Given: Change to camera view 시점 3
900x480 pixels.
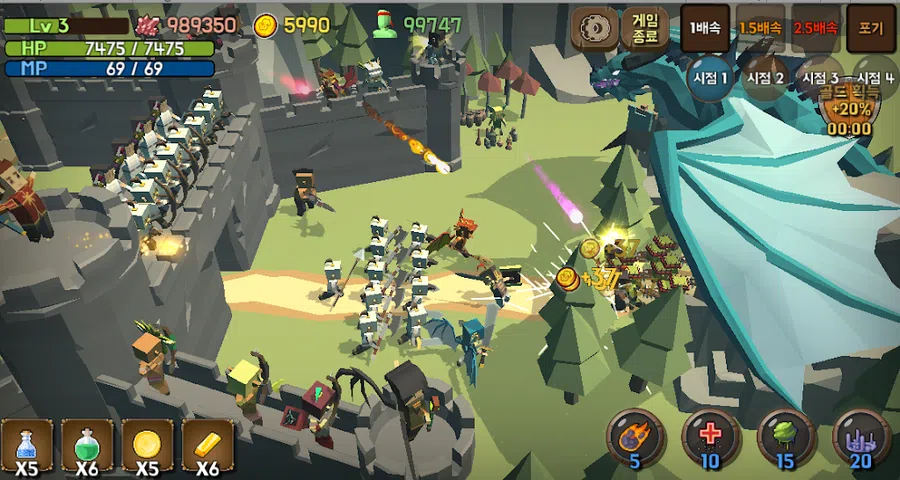Looking at the screenshot, I should coord(818,79).
